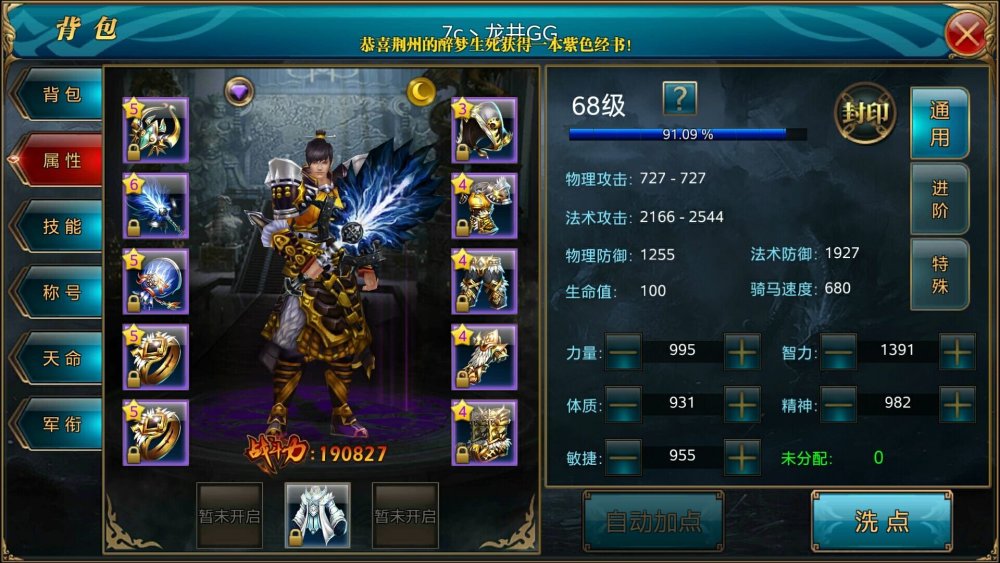
Task: Click the 自动加点 auto-allocate button
Action: click(653, 521)
